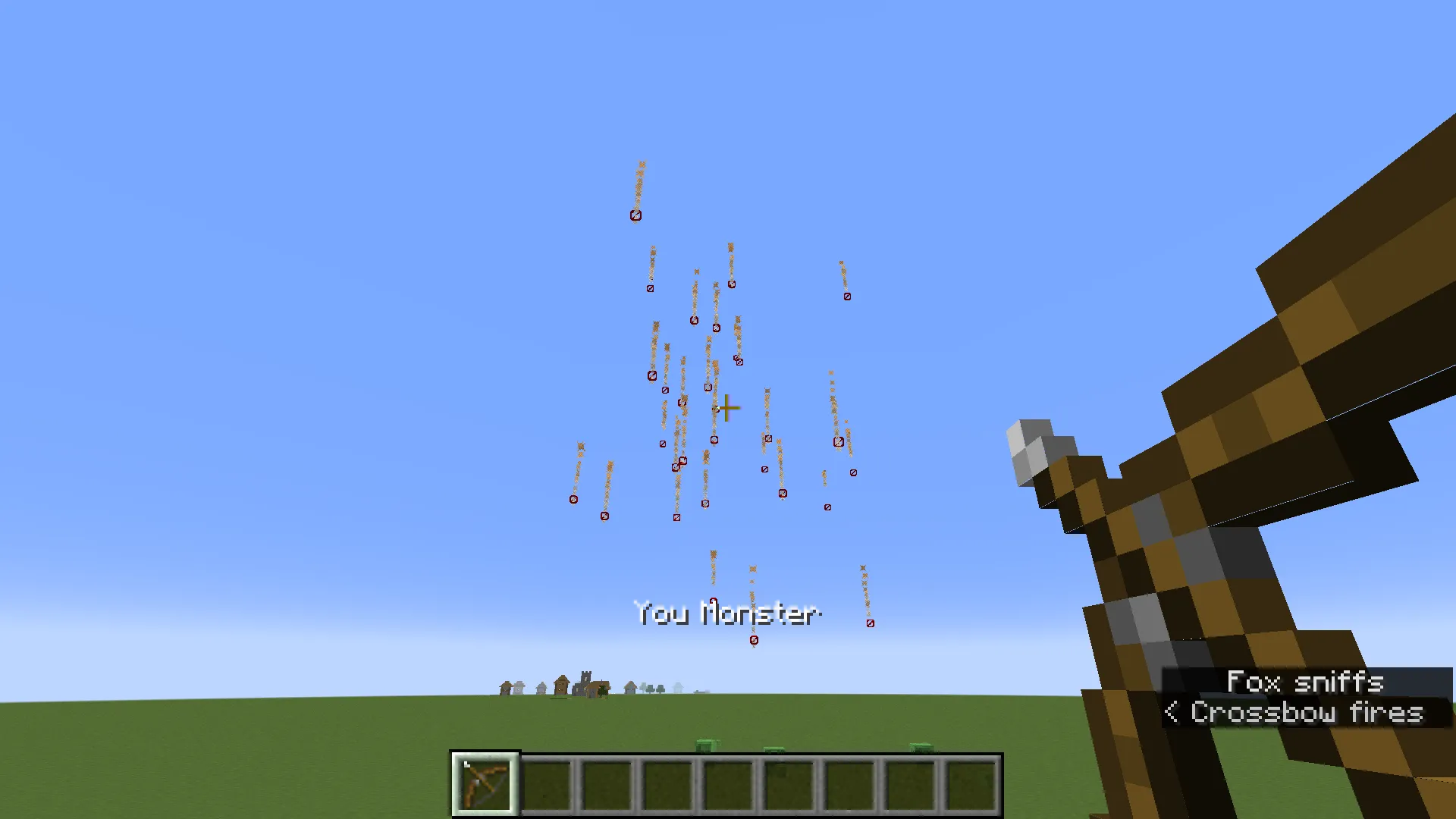
Task: Click the brown two-story house with windows
Action: tap(561, 684)
